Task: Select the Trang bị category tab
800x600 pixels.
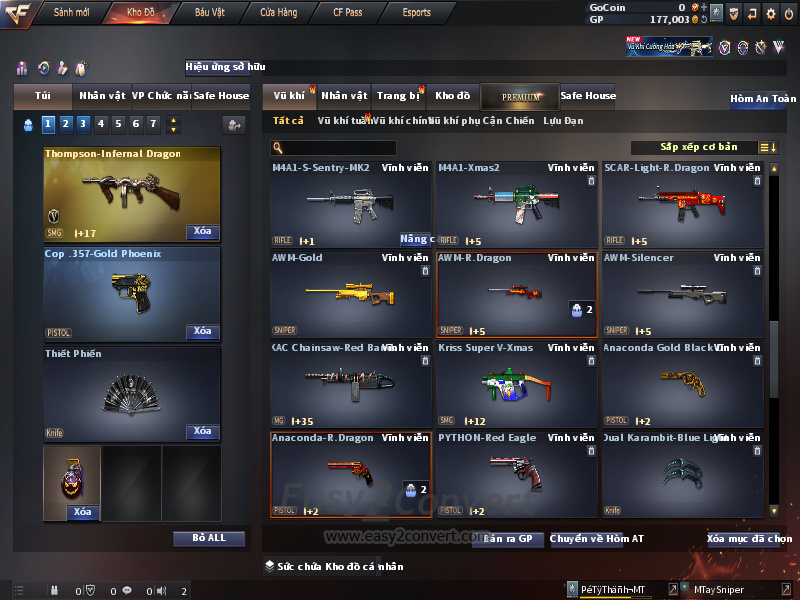Action: pos(398,96)
